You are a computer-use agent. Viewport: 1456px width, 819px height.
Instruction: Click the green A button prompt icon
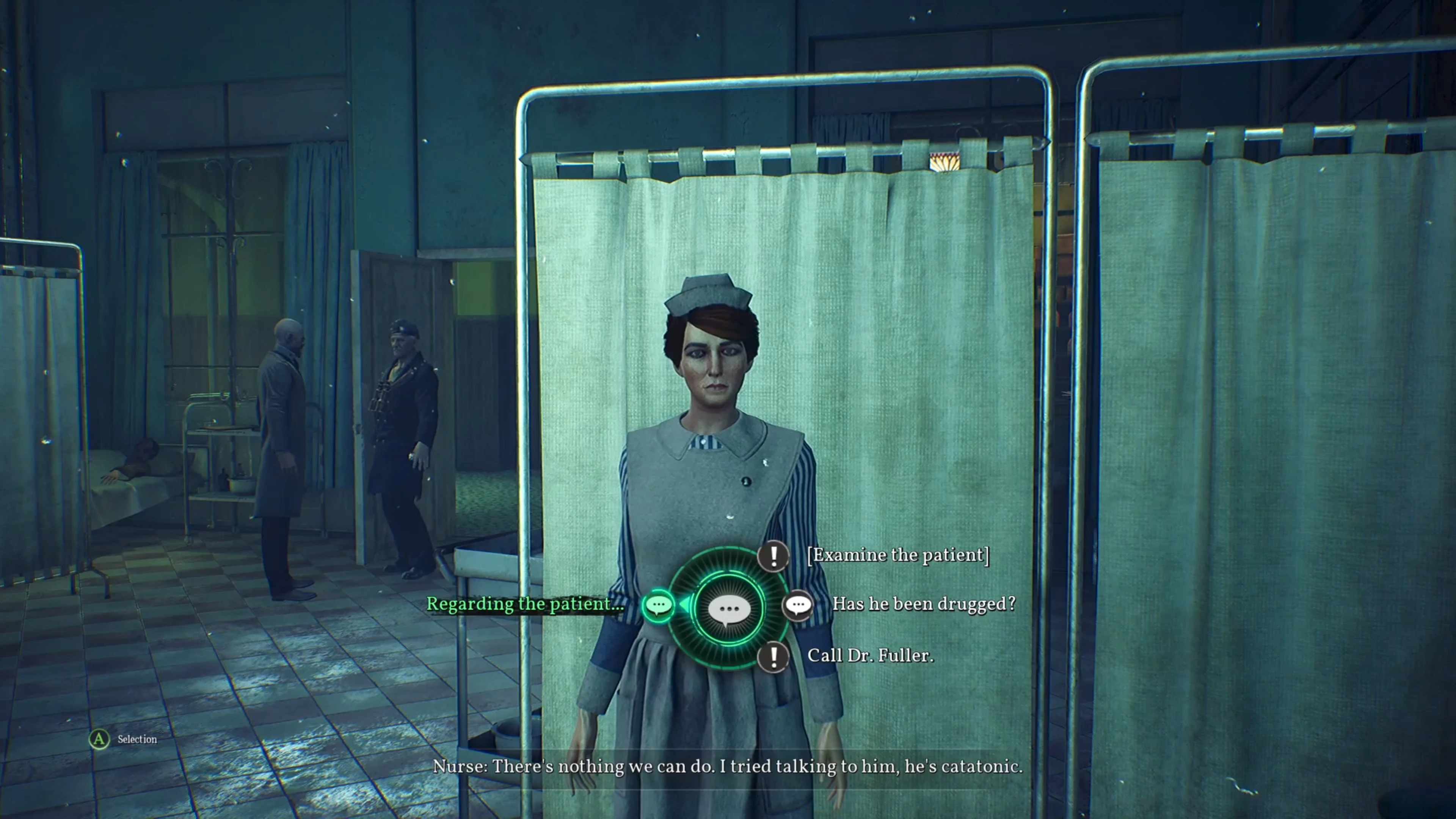point(99,739)
